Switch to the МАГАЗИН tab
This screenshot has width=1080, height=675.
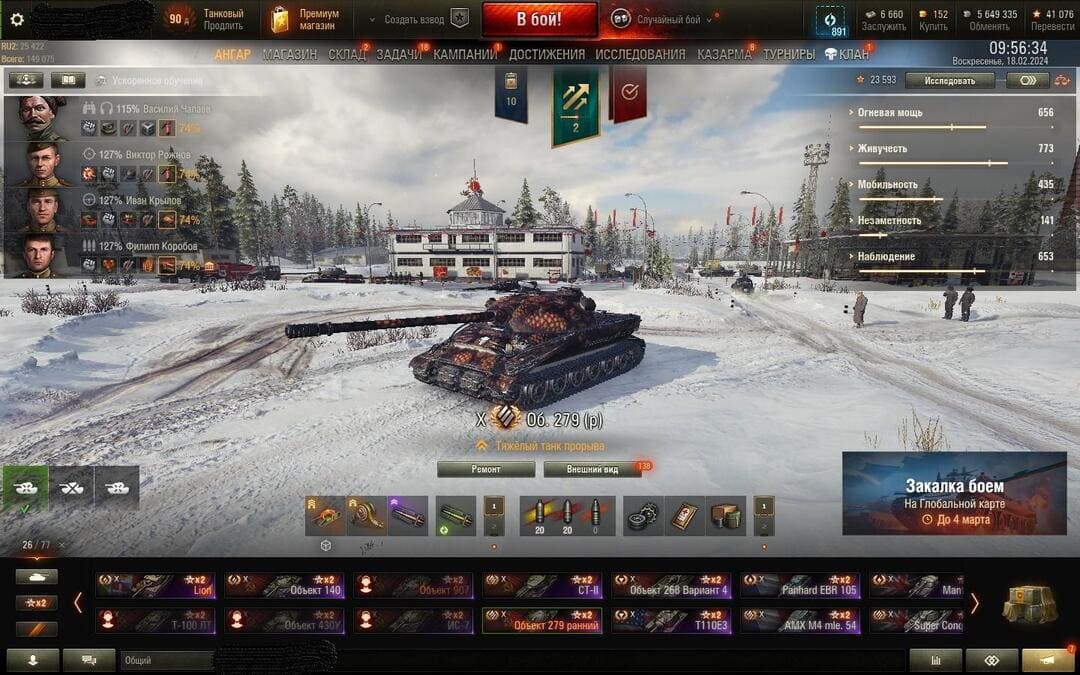(290, 54)
